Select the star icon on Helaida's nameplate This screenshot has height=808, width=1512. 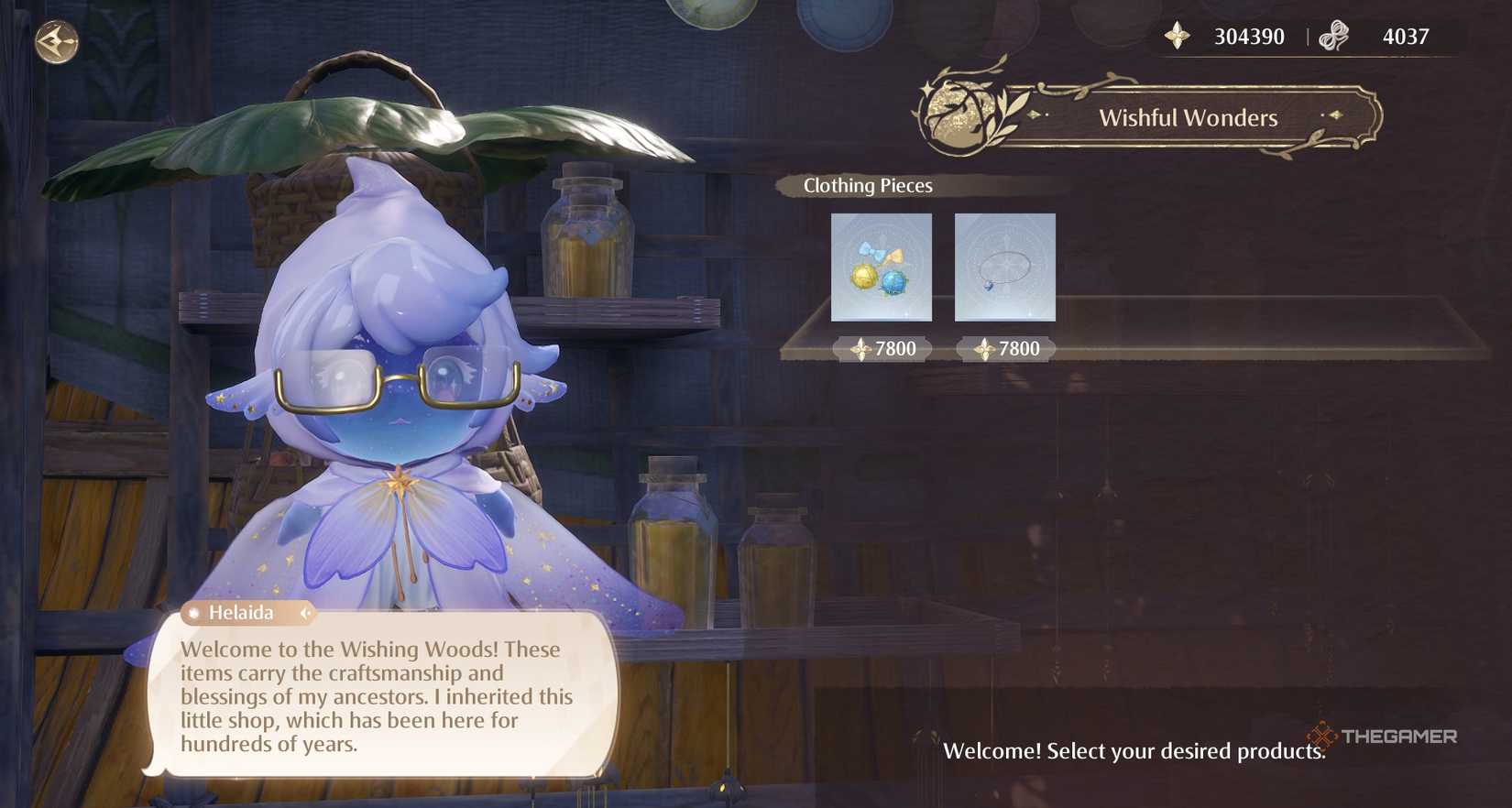195,613
